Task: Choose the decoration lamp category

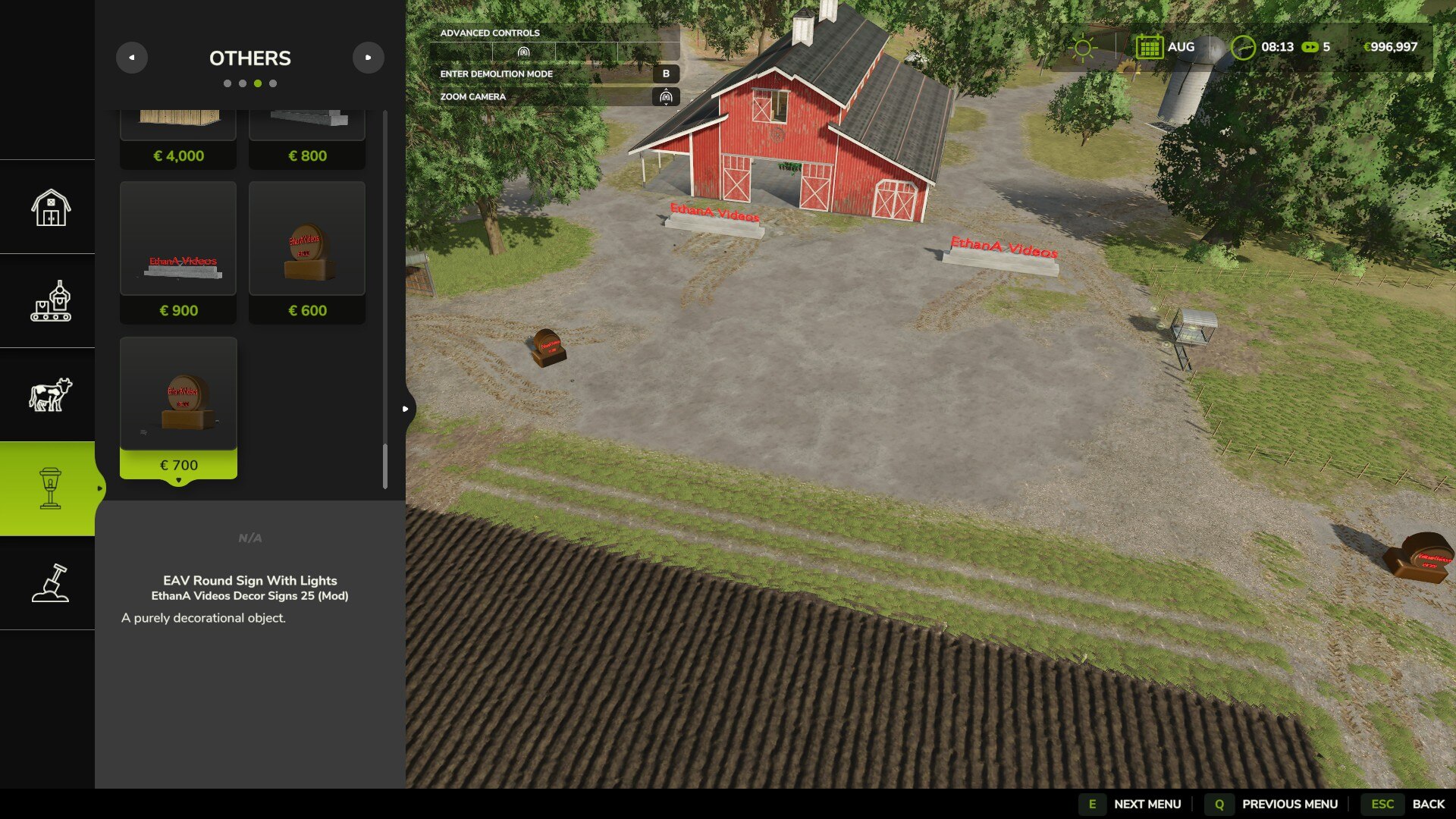Action: [x=50, y=488]
